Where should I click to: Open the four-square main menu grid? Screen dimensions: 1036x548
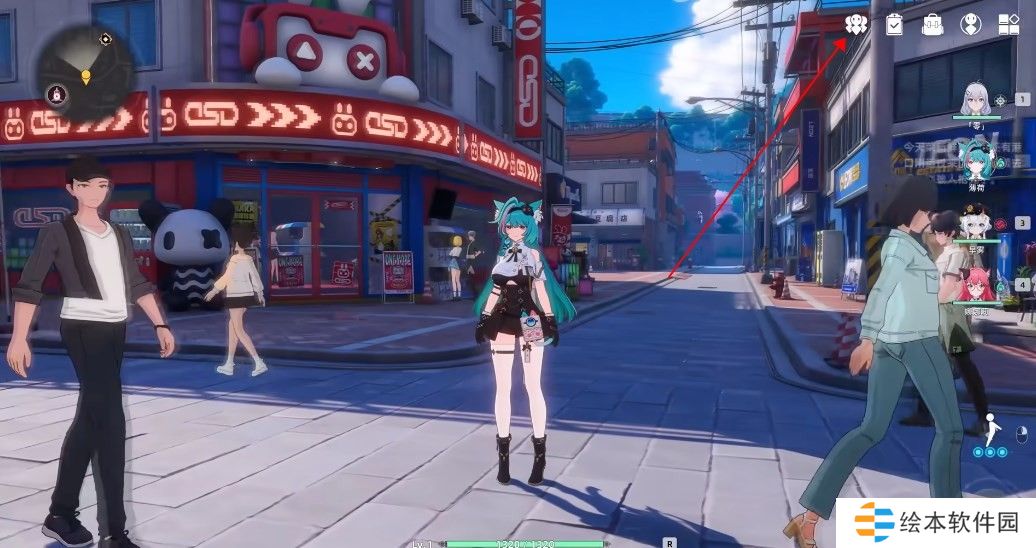pyautogui.click(x=1008, y=24)
